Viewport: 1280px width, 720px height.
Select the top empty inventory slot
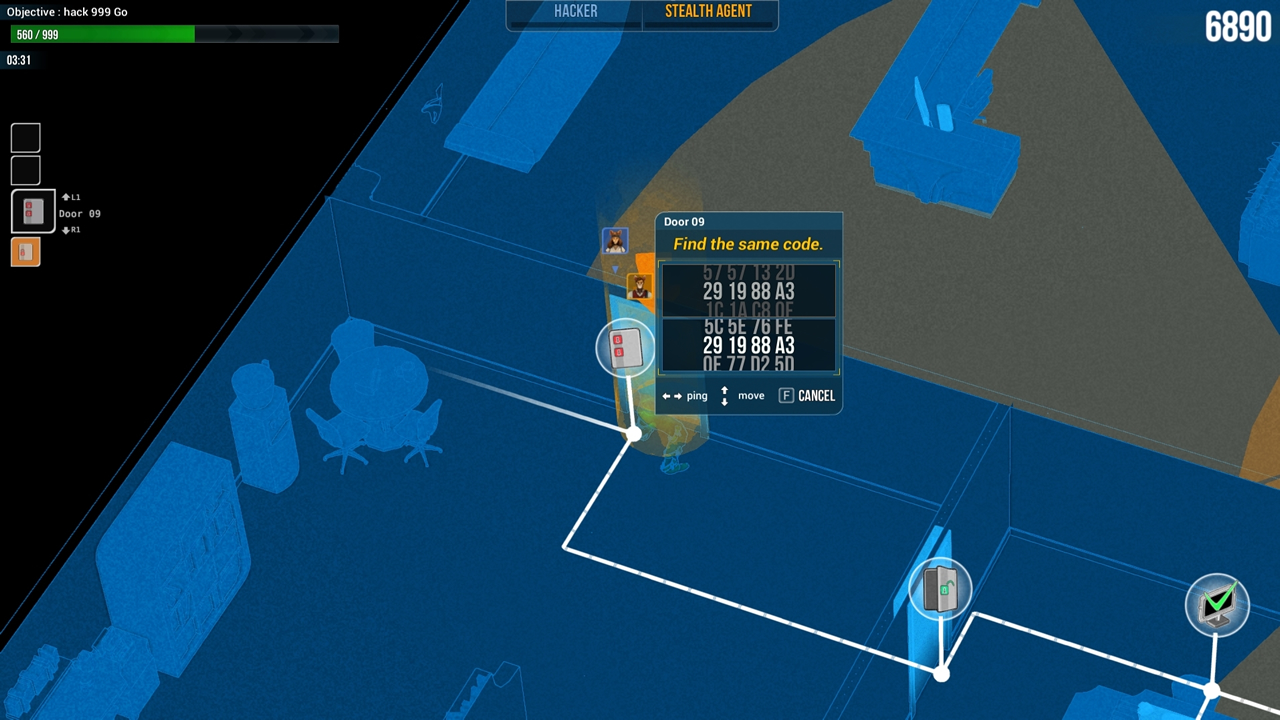pyautogui.click(x=25, y=137)
